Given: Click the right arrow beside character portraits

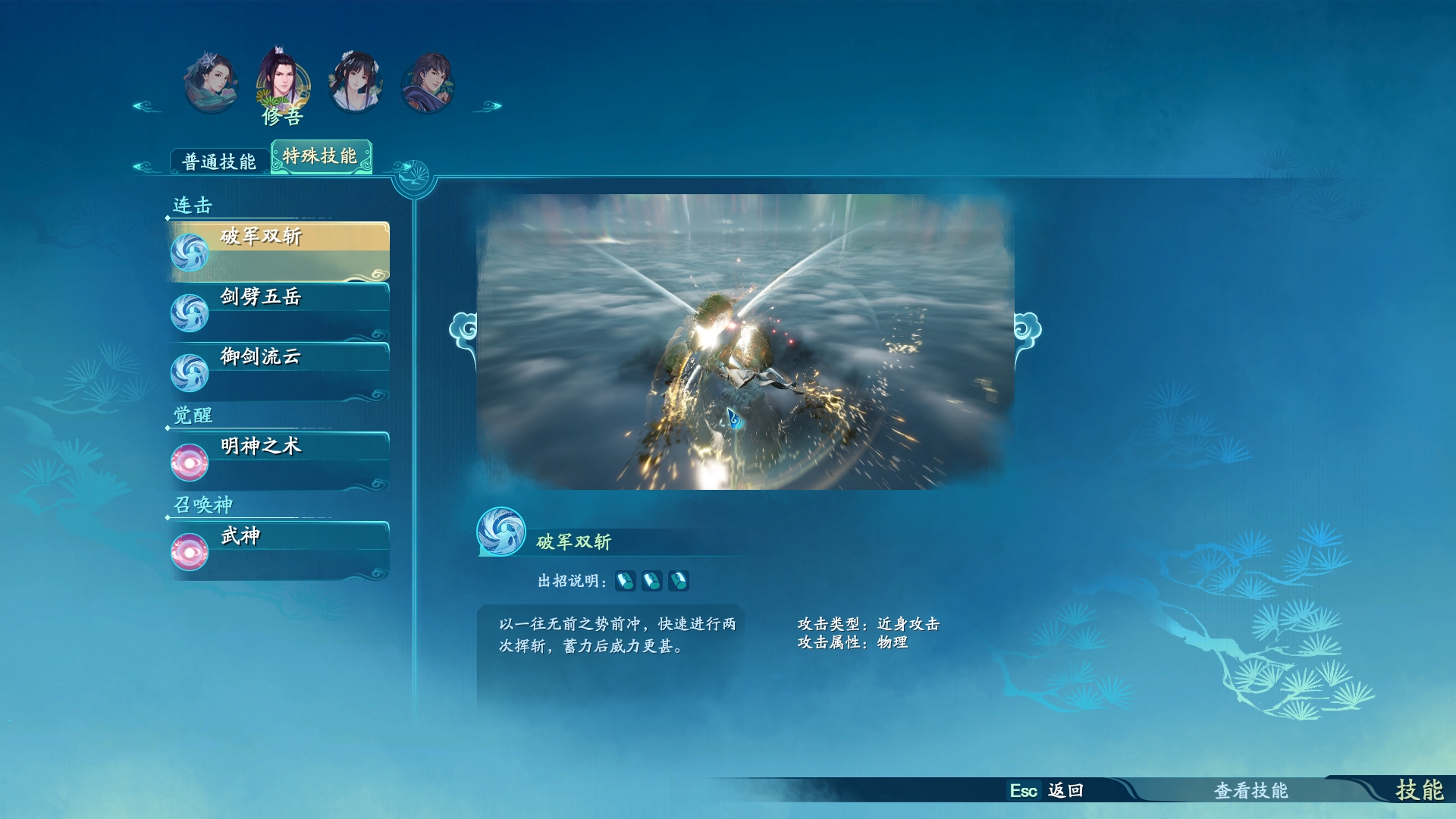Looking at the screenshot, I should 488,106.
